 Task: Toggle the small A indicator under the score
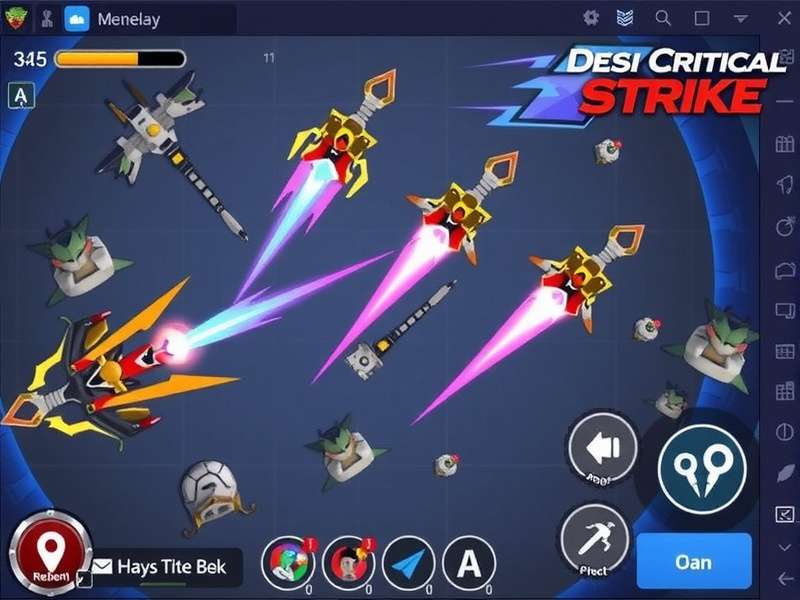coord(21,96)
